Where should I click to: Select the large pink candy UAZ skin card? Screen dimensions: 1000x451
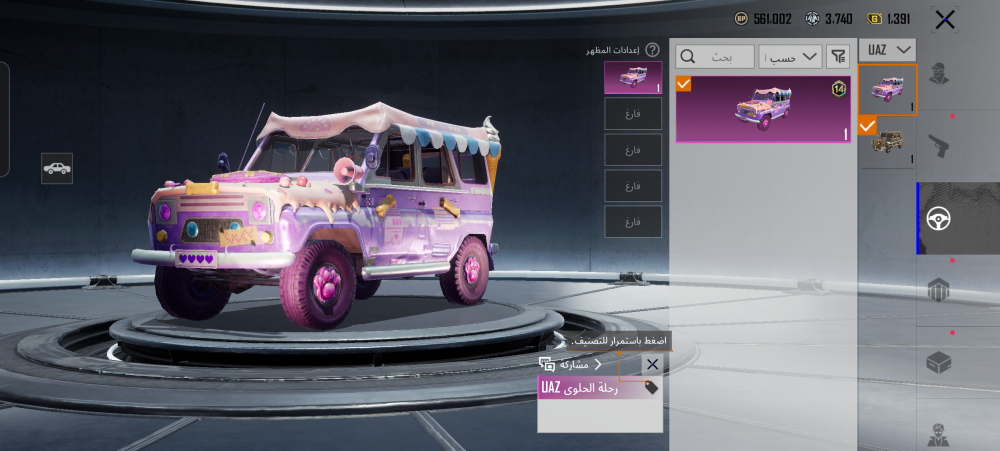click(764, 108)
